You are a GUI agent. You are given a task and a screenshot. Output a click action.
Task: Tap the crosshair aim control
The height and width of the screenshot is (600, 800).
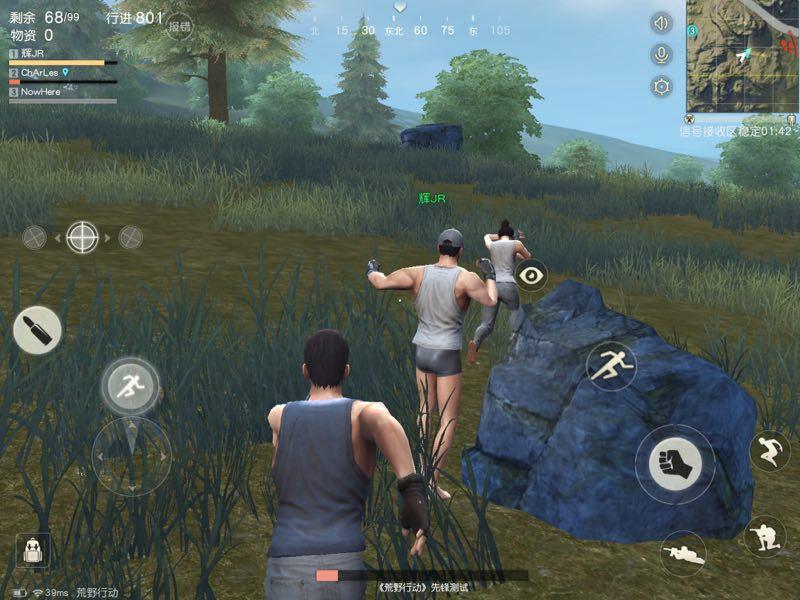click(82, 238)
